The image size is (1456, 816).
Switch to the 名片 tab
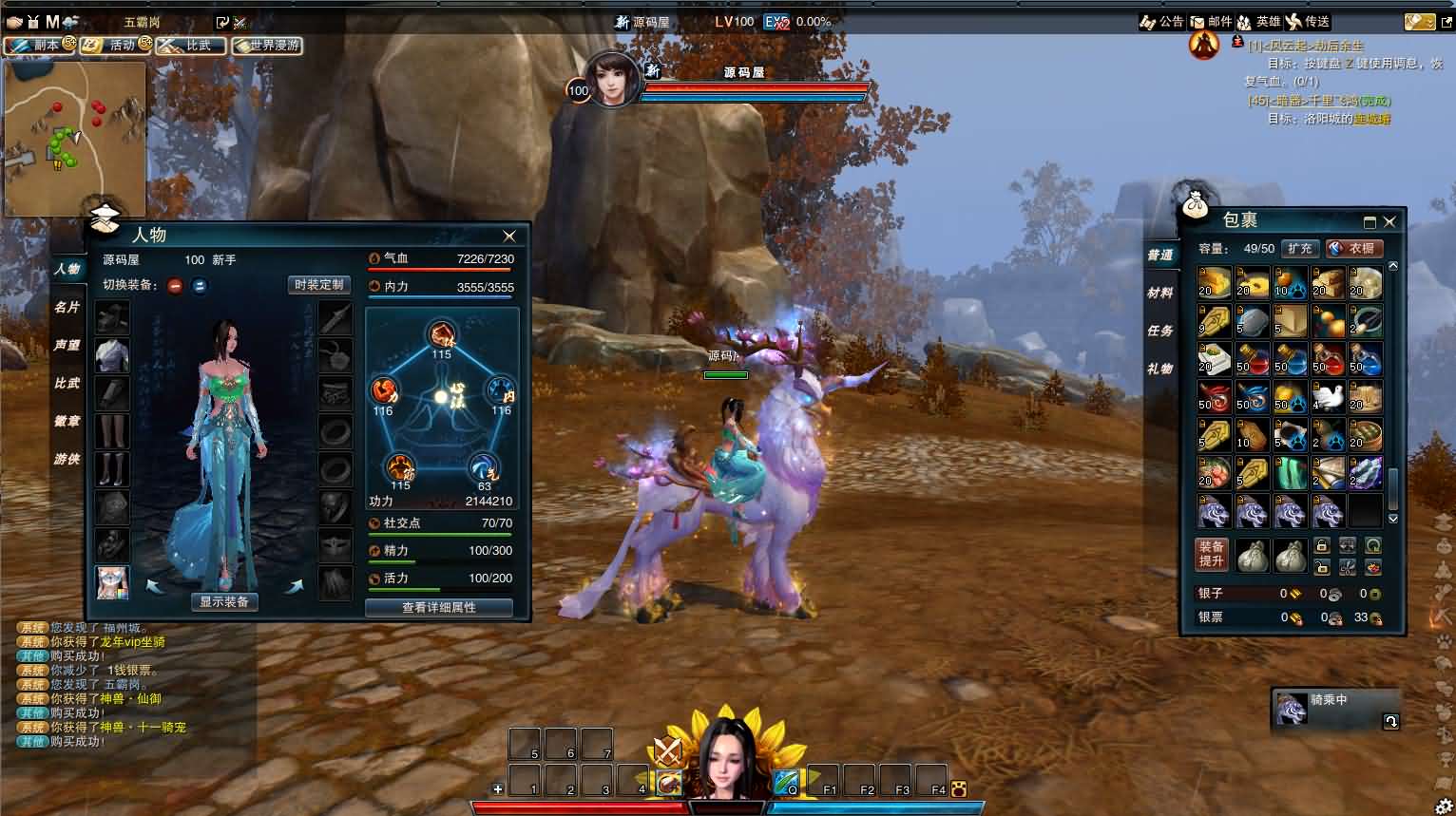pyautogui.click(x=67, y=307)
